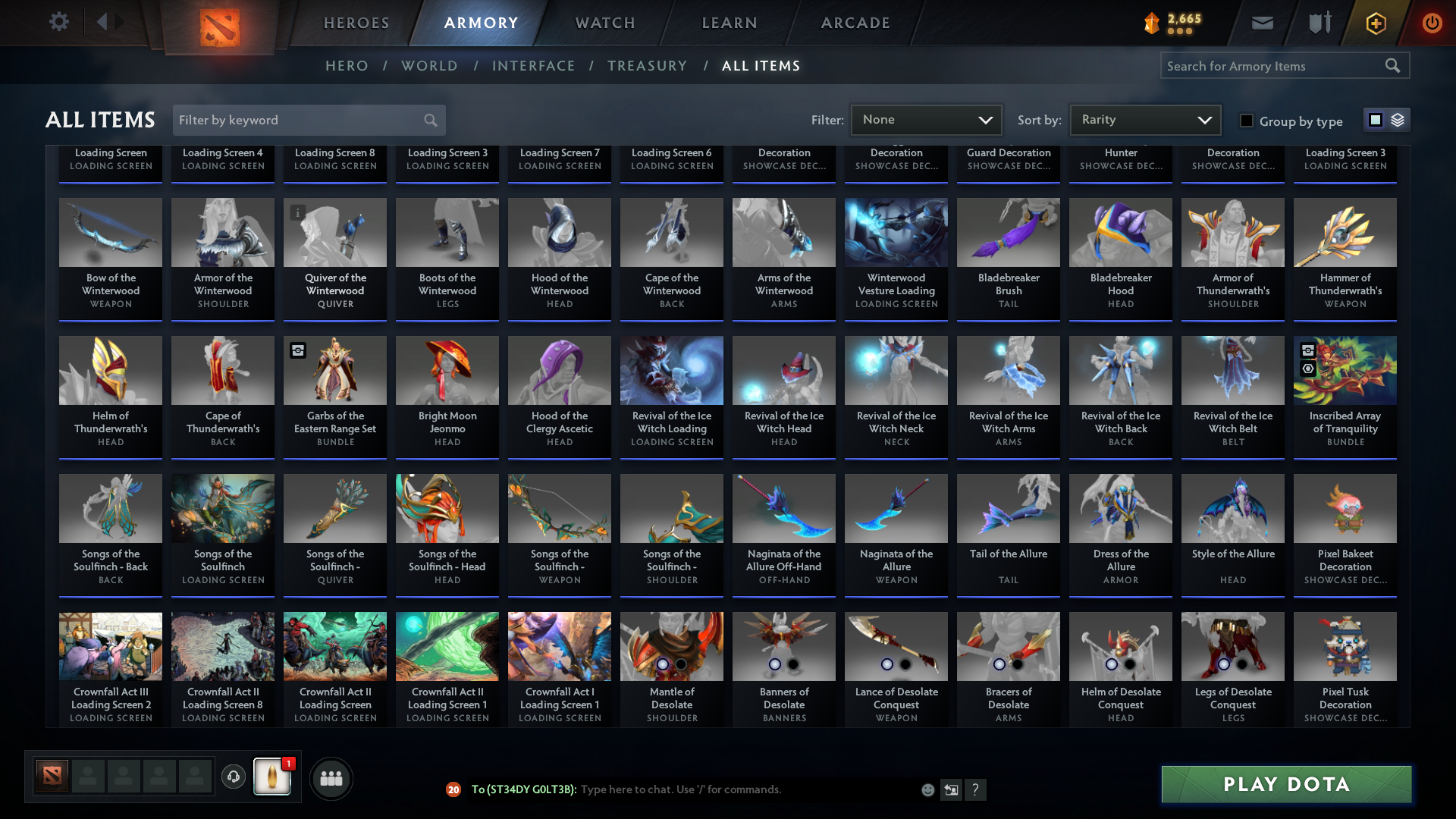
Task: Open the mail notifications icon
Action: [x=1261, y=23]
